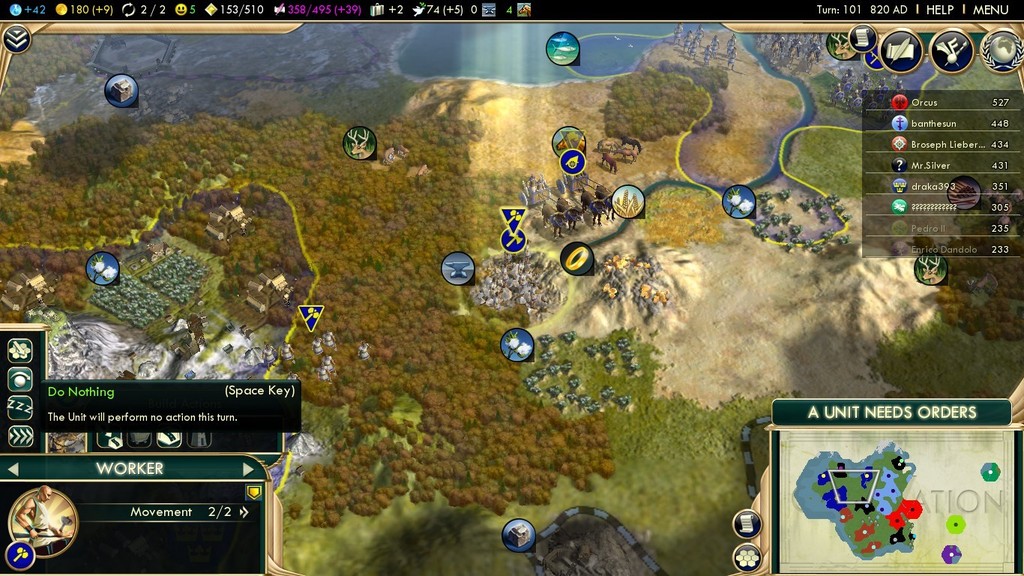The height and width of the screenshot is (576, 1024).
Task: Click the Do Nothing unit action button
Action: (x=20, y=379)
